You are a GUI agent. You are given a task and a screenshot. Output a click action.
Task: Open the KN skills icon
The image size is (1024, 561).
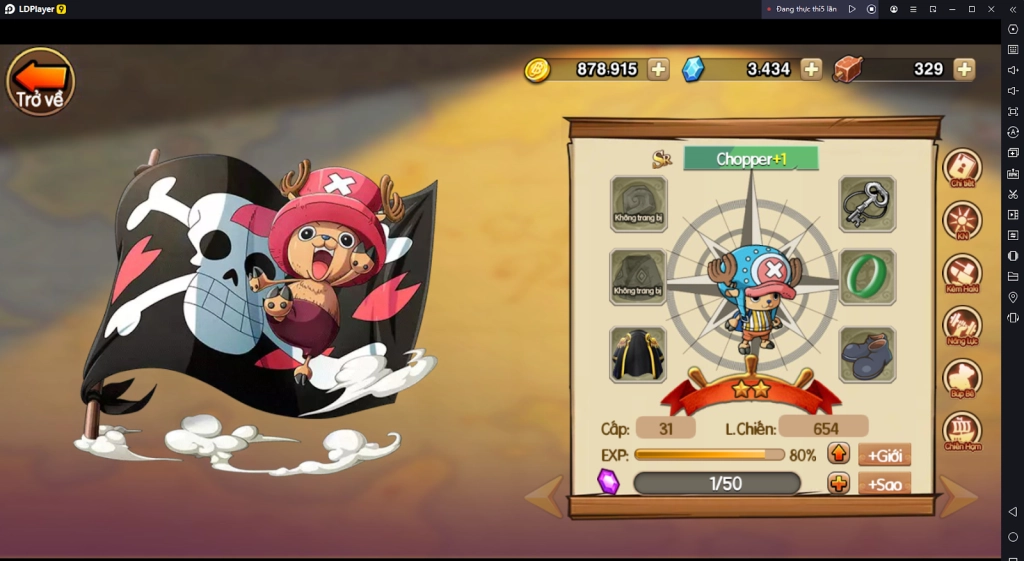pyautogui.click(x=962, y=220)
